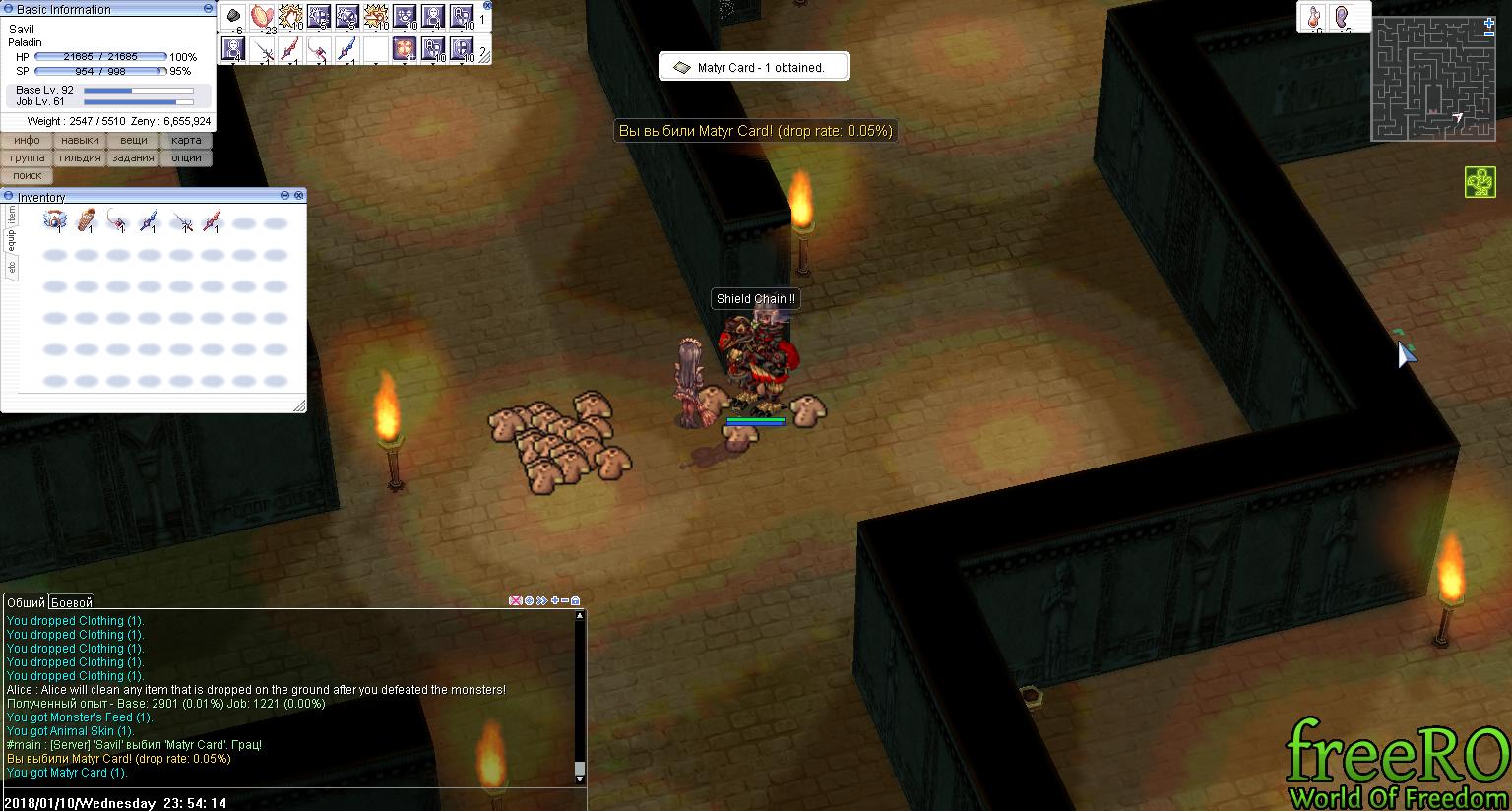Close the Inventory window
The width and height of the screenshot is (1512, 811).
(299, 197)
